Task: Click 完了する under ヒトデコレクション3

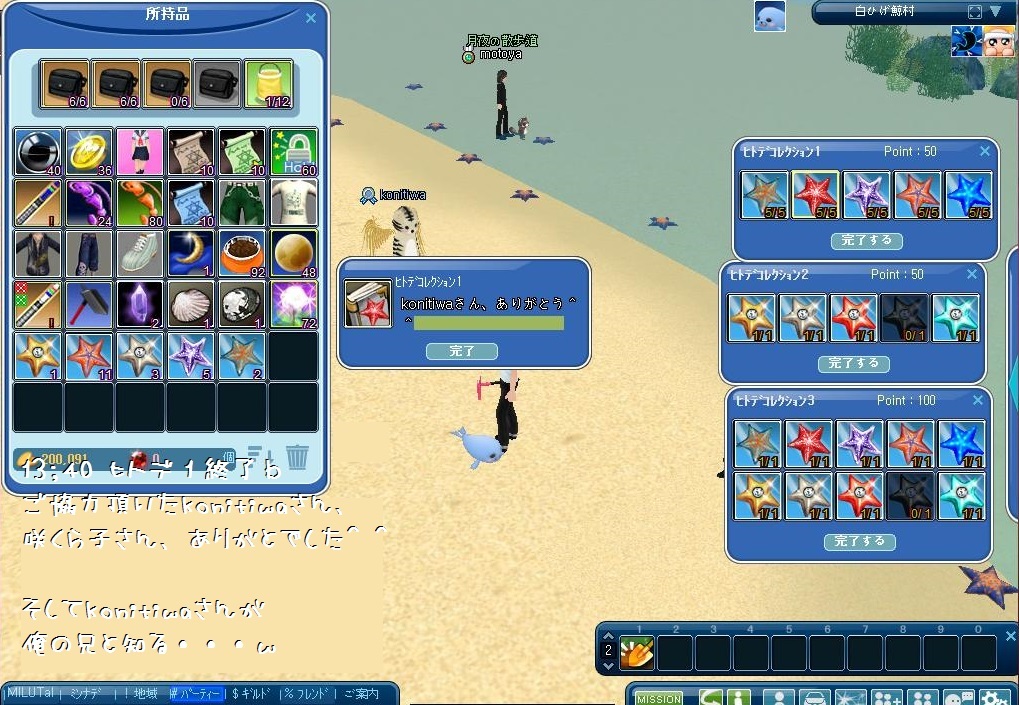Action: (859, 541)
